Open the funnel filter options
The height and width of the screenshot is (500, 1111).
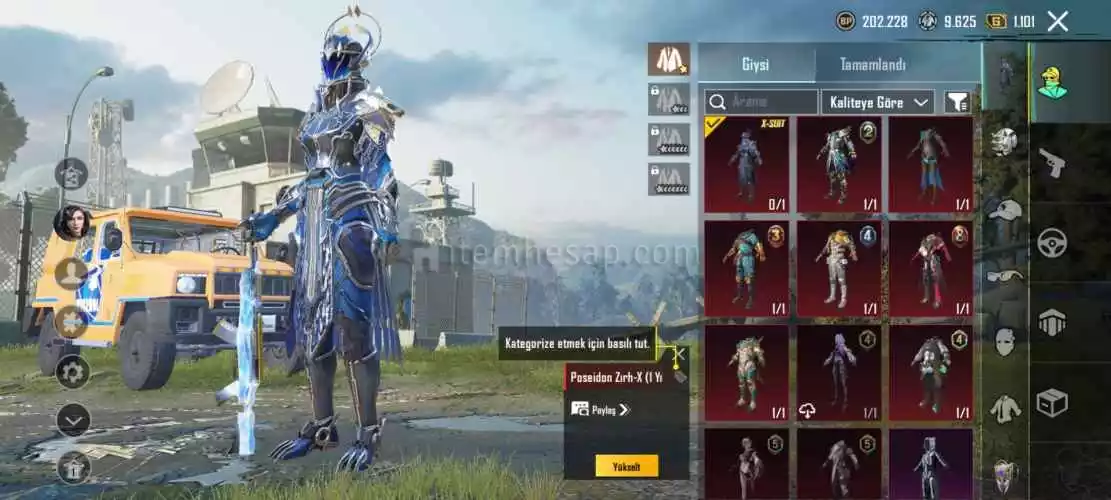tap(957, 102)
